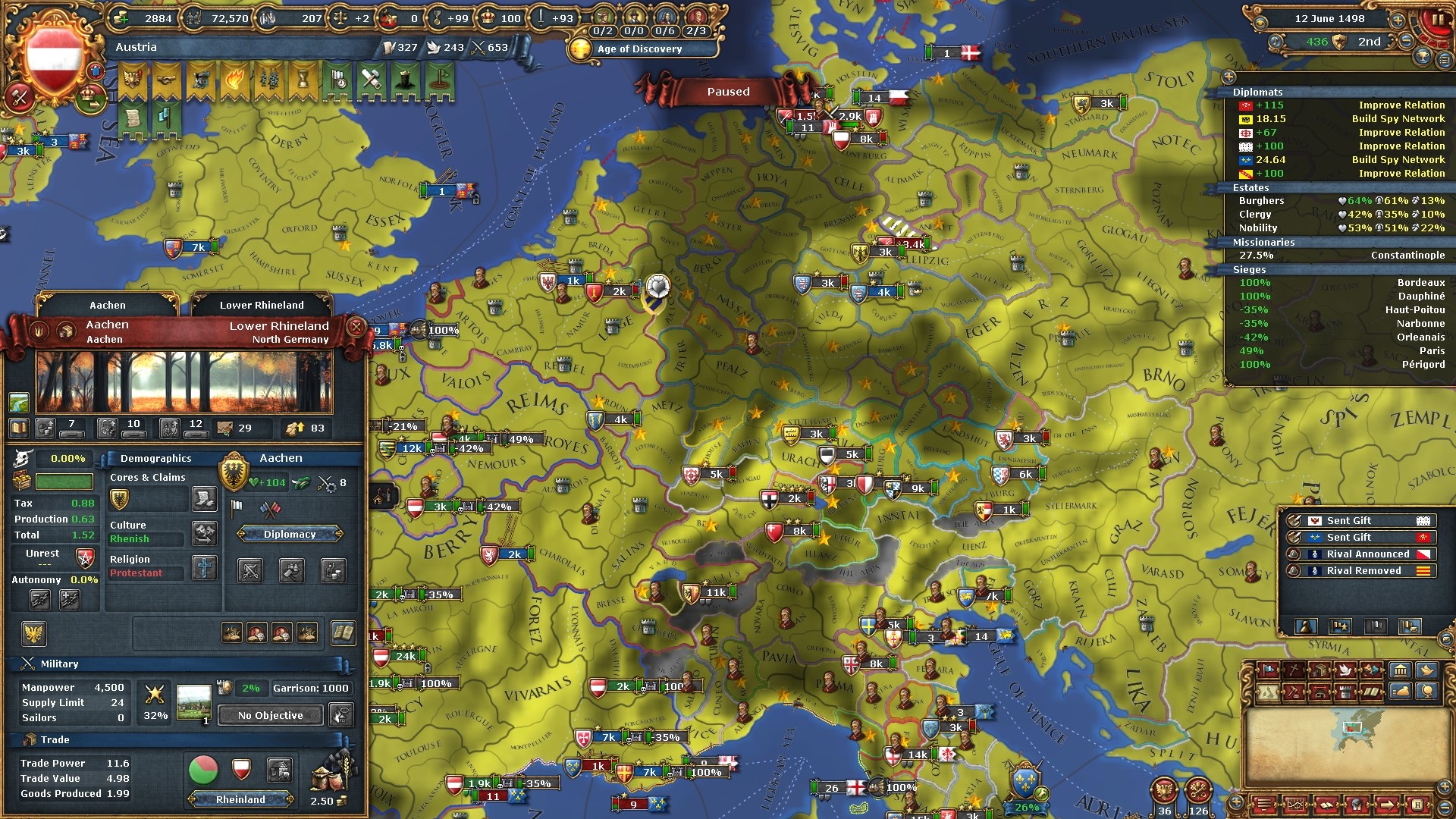Click the No Objective button

pos(271,715)
